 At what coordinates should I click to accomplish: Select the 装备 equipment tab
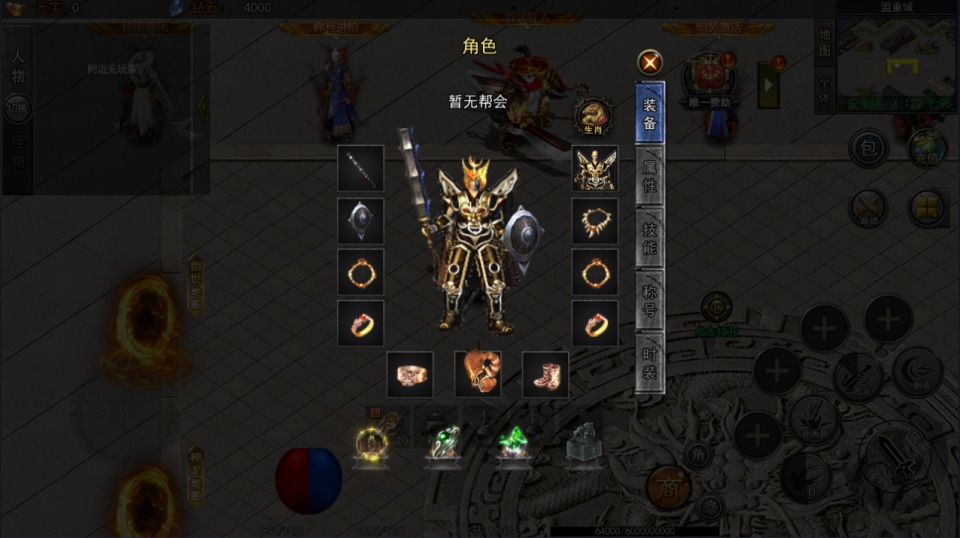coord(650,113)
